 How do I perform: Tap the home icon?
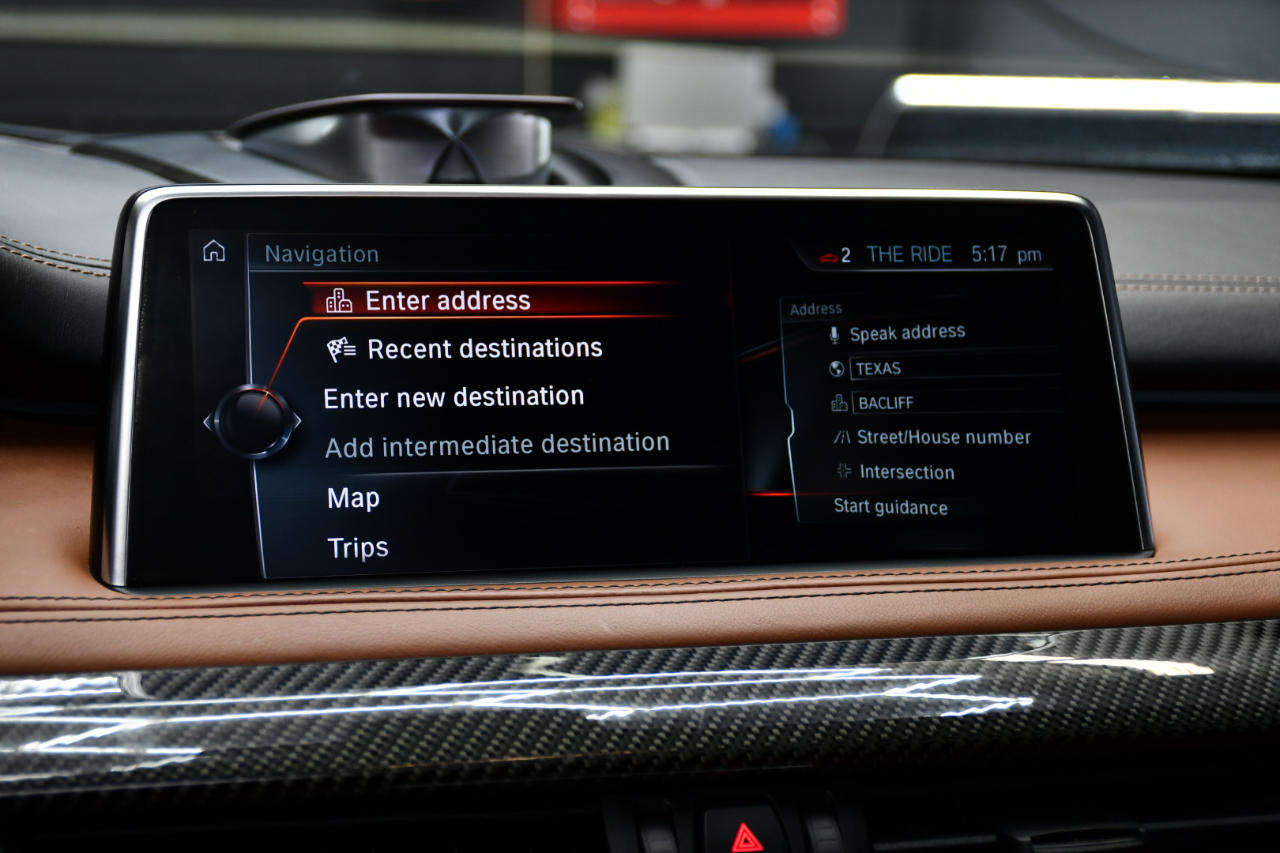[x=214, y=251]
